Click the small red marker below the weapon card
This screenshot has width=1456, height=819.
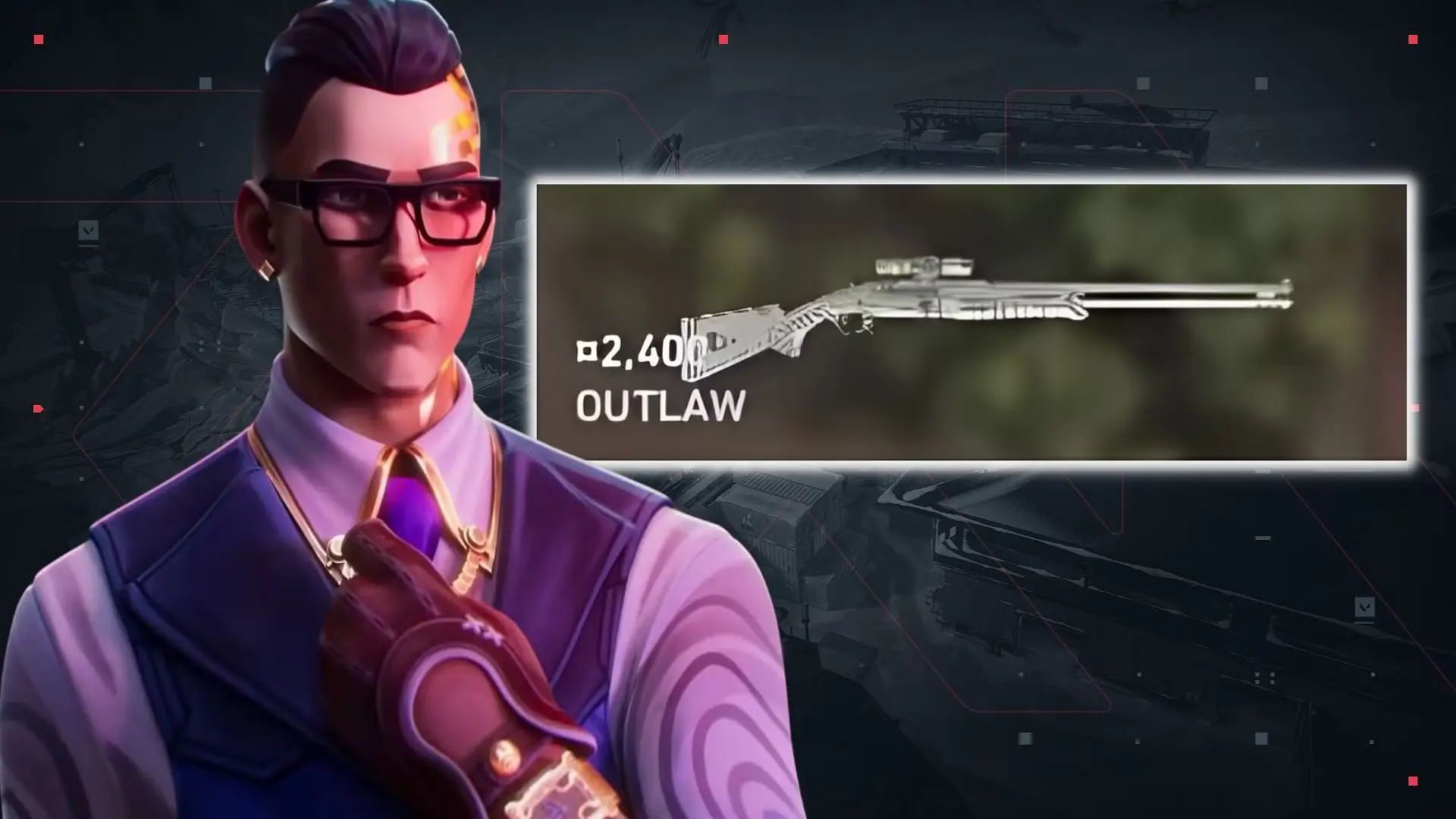click(x=1415, y=407)
